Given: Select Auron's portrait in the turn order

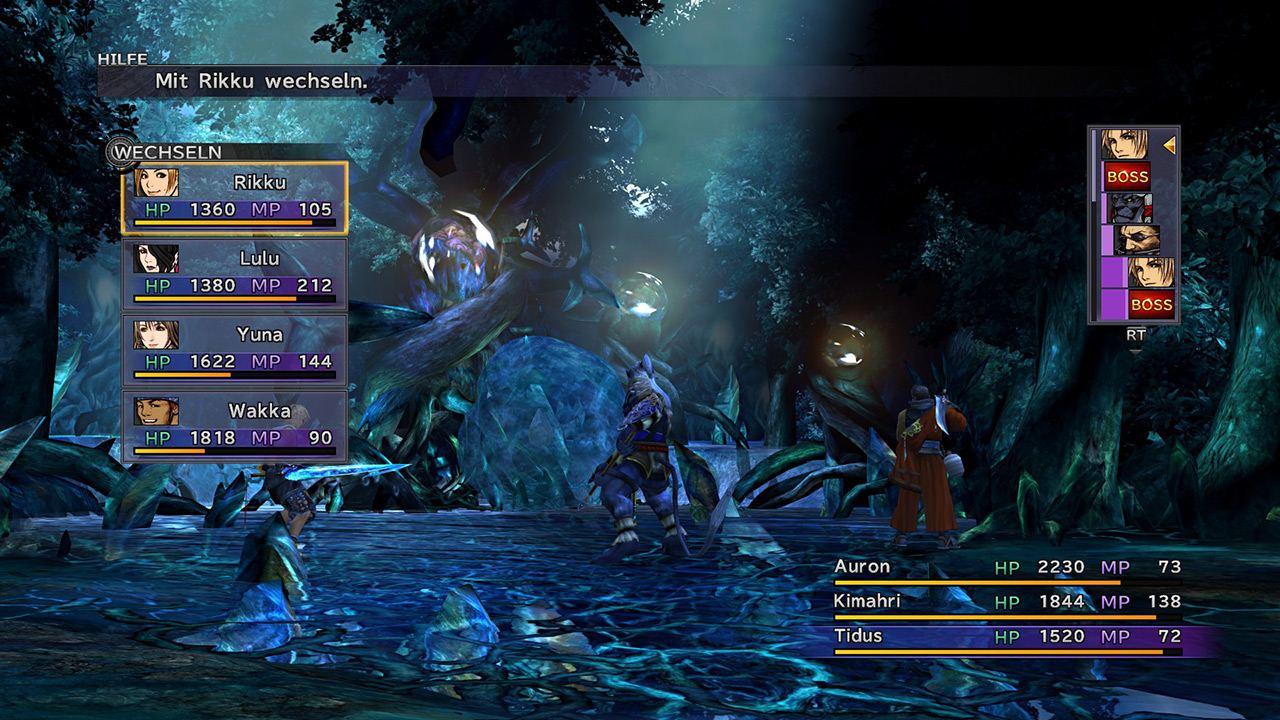Looking at the screenshot, I should (1137, 239).
